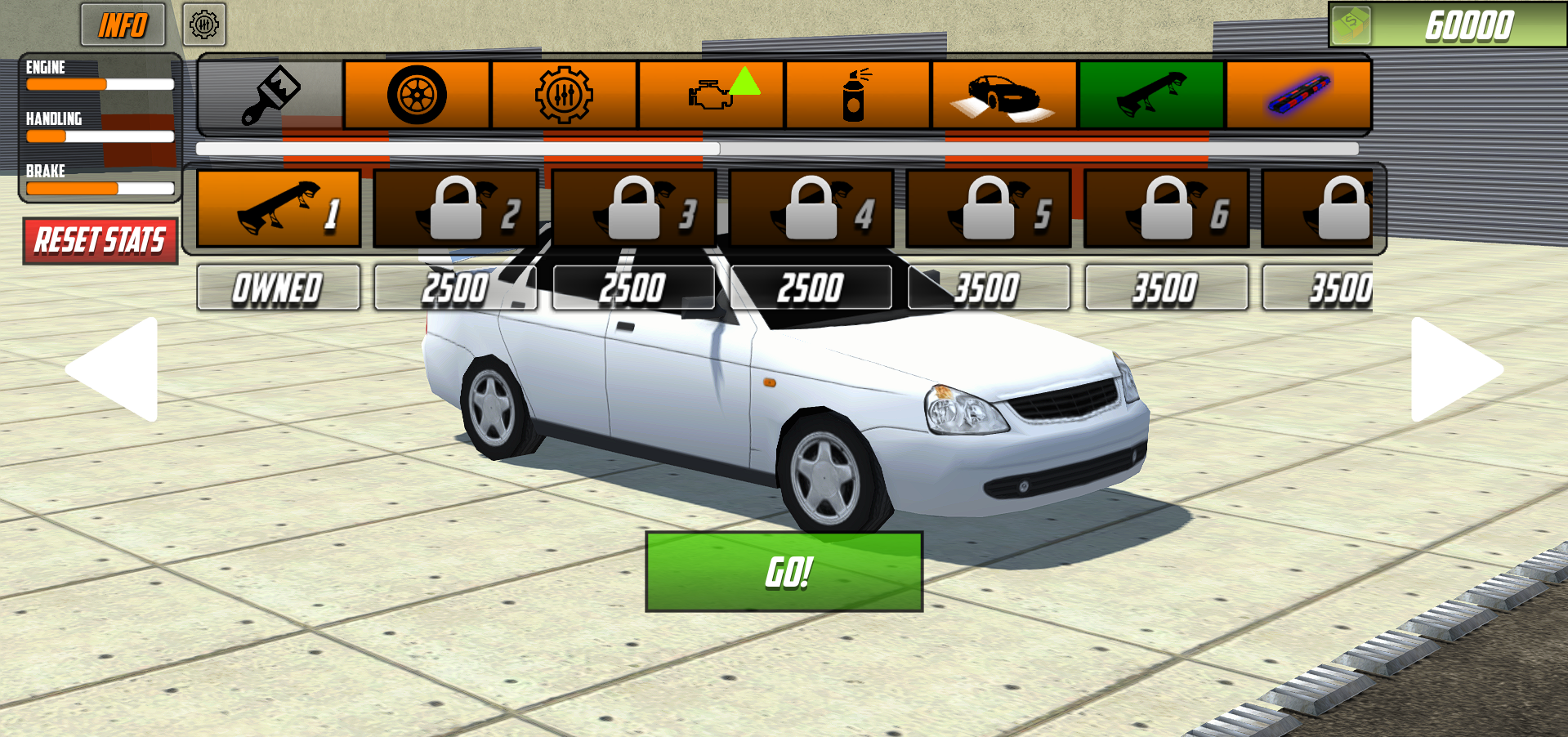1568x737 pixels.
Task: Click the Engine stat progress bar
Action: (100, 84)
